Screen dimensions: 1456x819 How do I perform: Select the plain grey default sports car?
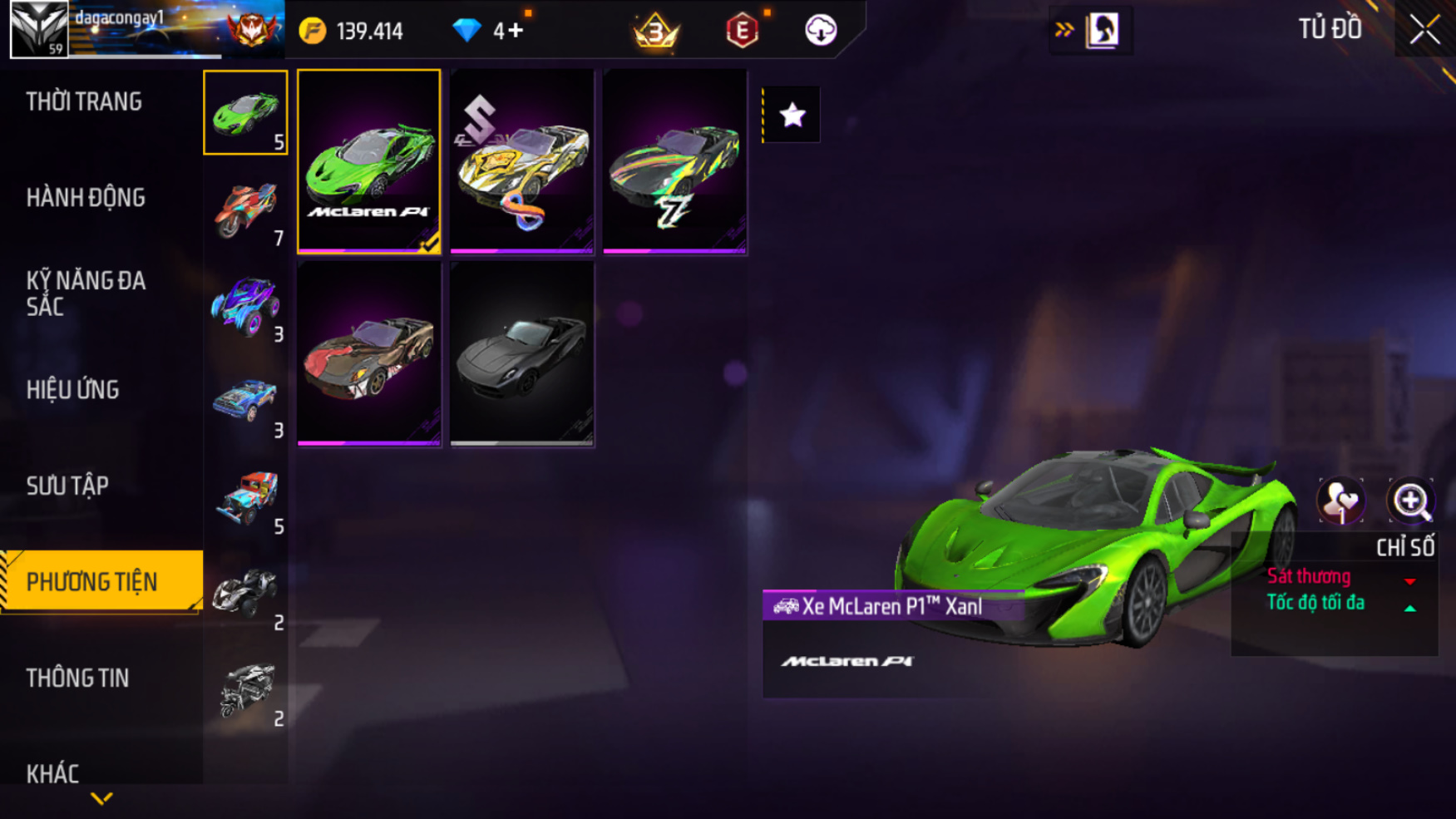521,354
